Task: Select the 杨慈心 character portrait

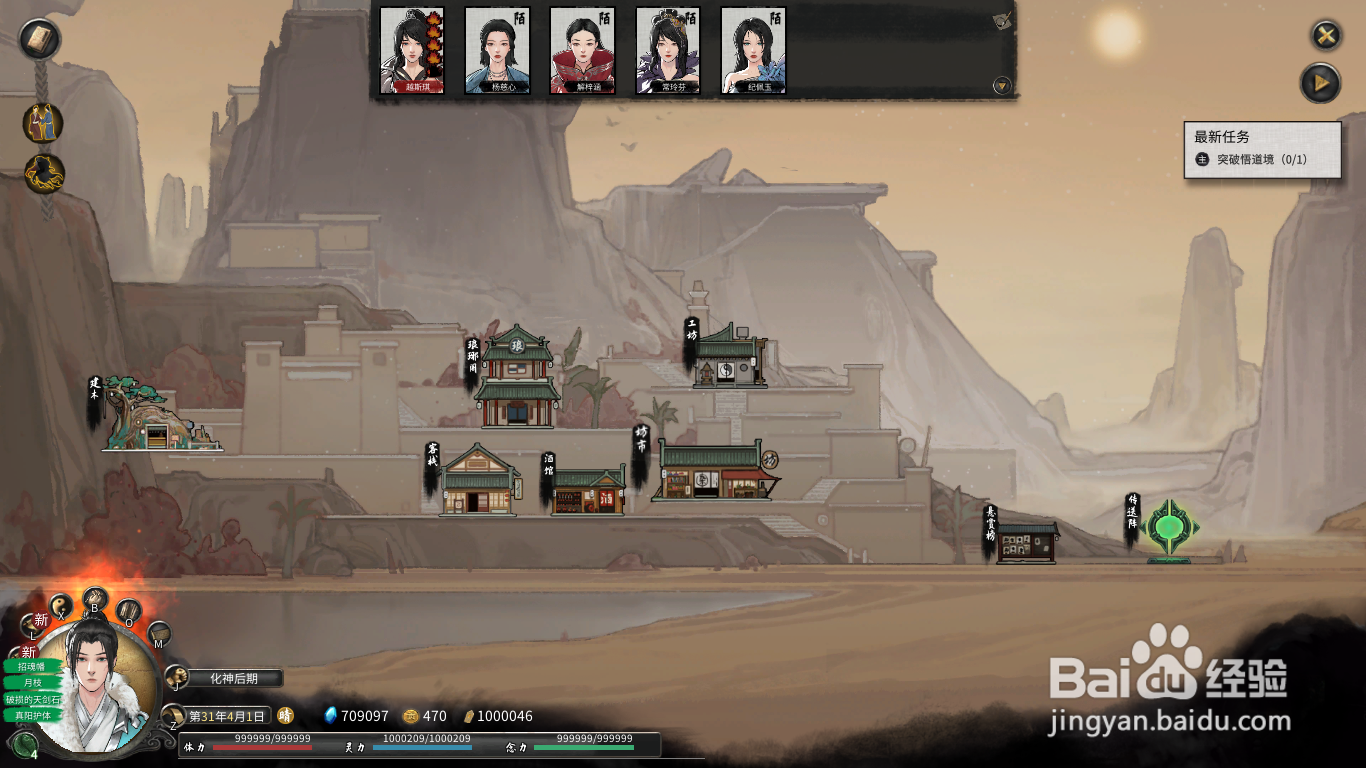Action: pyautogui.click(x=497, y=50)
